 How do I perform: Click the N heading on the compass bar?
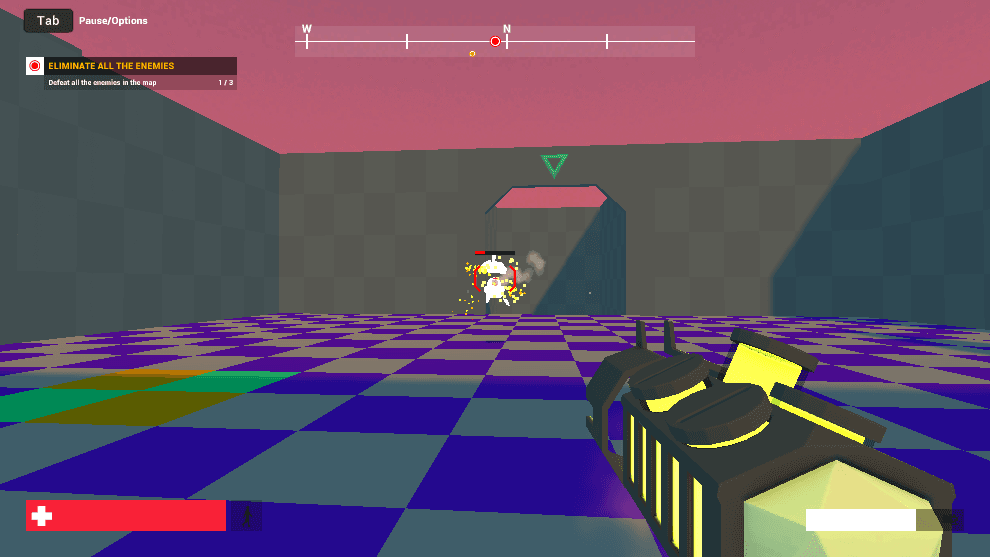507,30
